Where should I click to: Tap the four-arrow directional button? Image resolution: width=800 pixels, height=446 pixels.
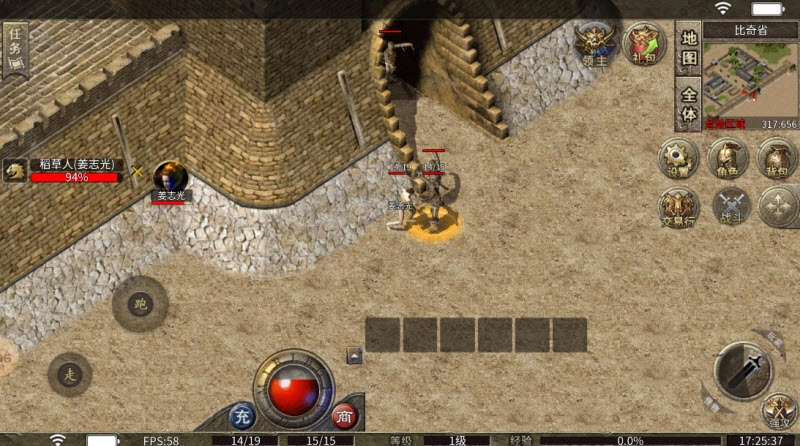776,207
